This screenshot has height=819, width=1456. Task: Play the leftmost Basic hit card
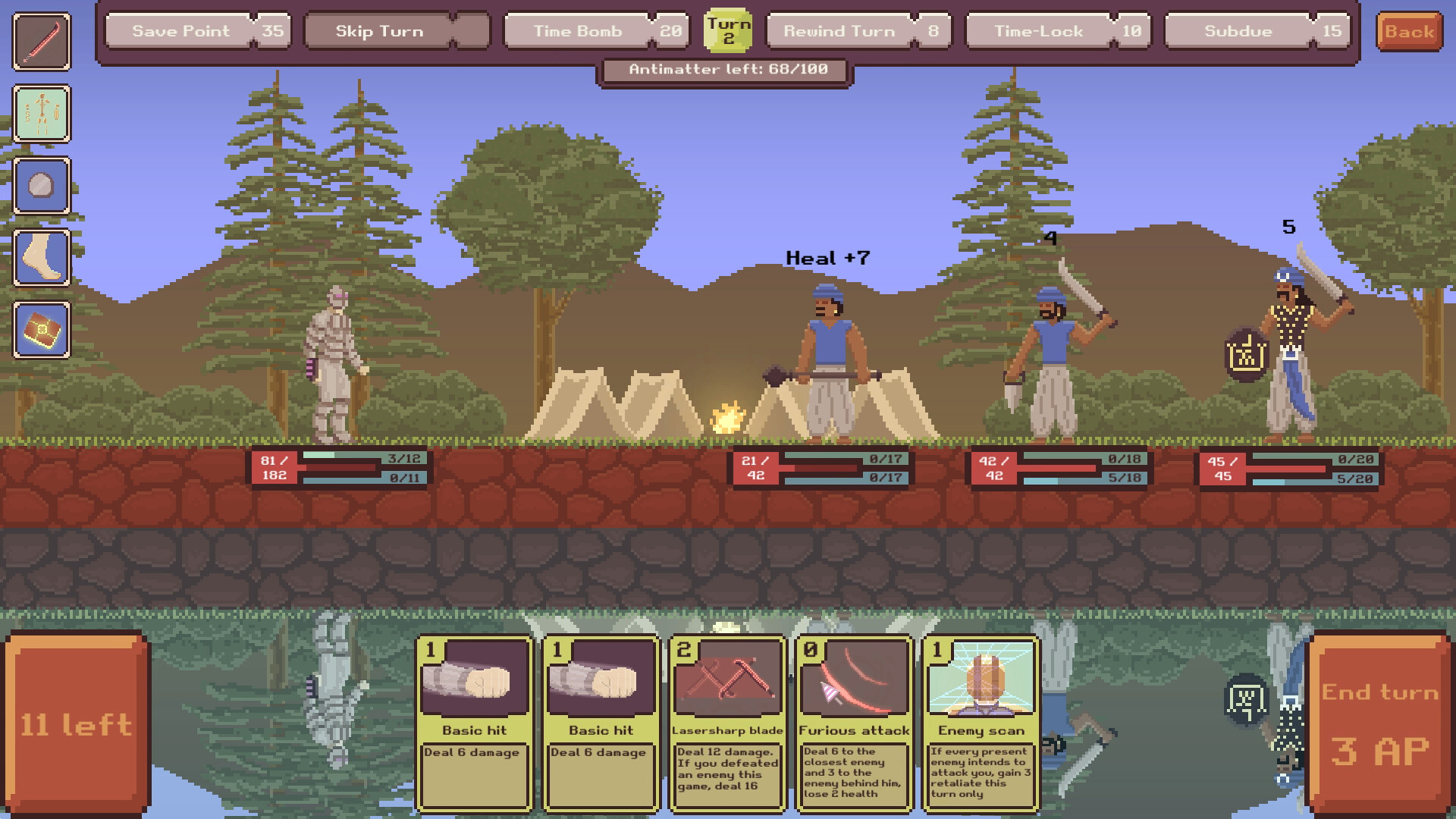474,724
